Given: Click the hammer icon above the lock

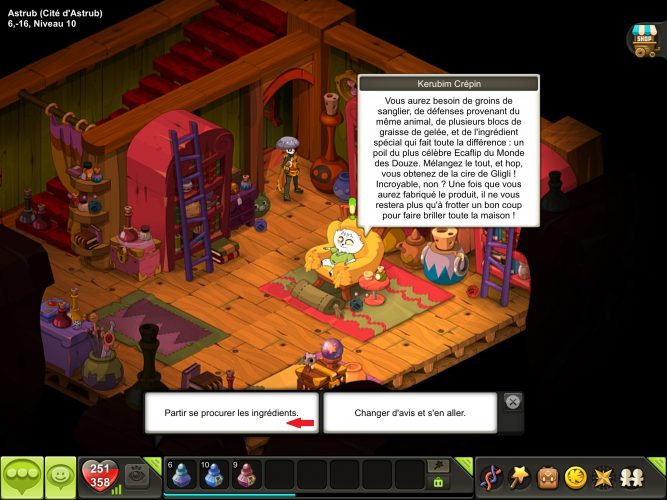Looking at the screenshot, I should pyautogui.click(x=437, y=466).
